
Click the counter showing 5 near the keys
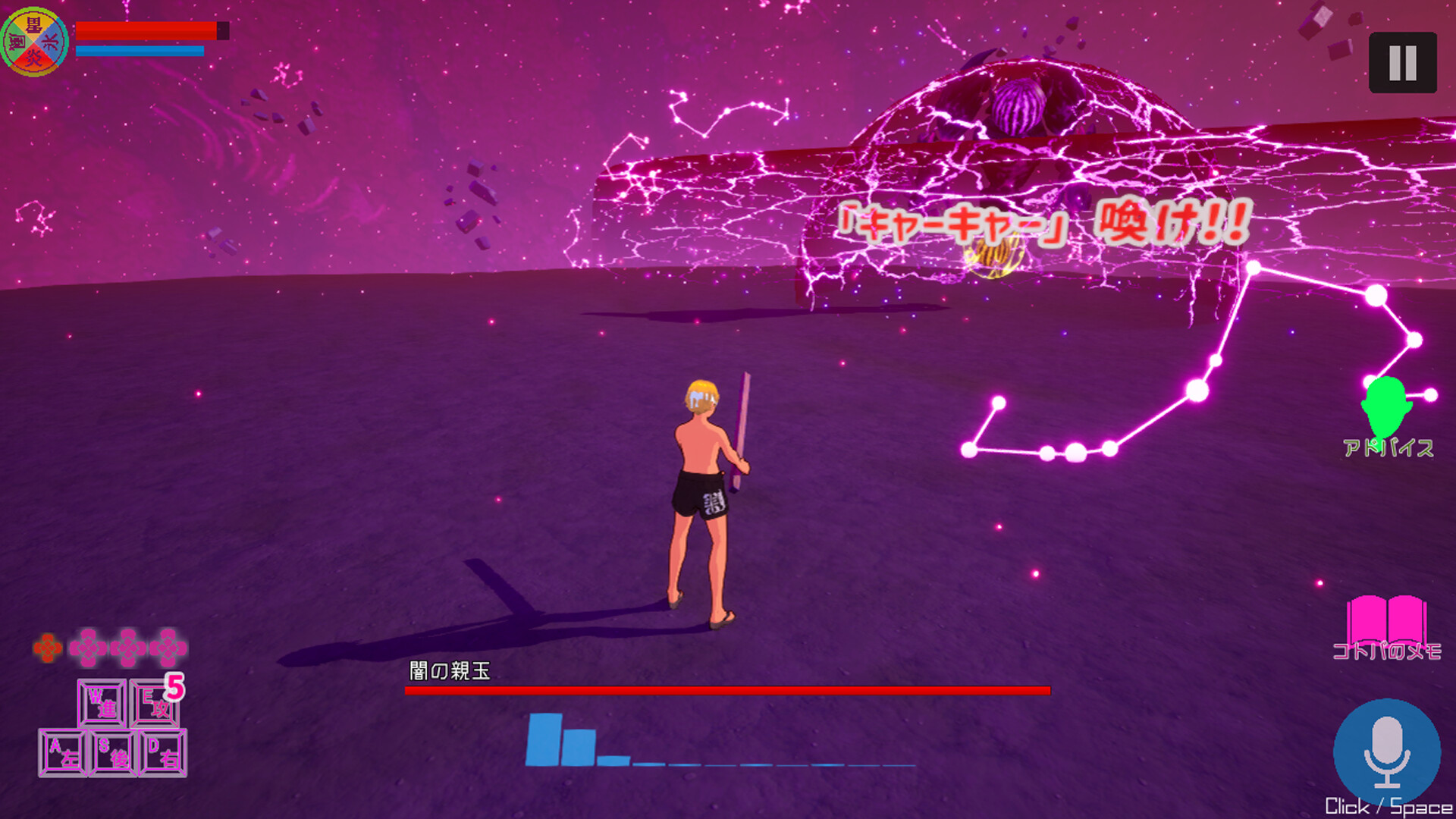click(175, 687)
